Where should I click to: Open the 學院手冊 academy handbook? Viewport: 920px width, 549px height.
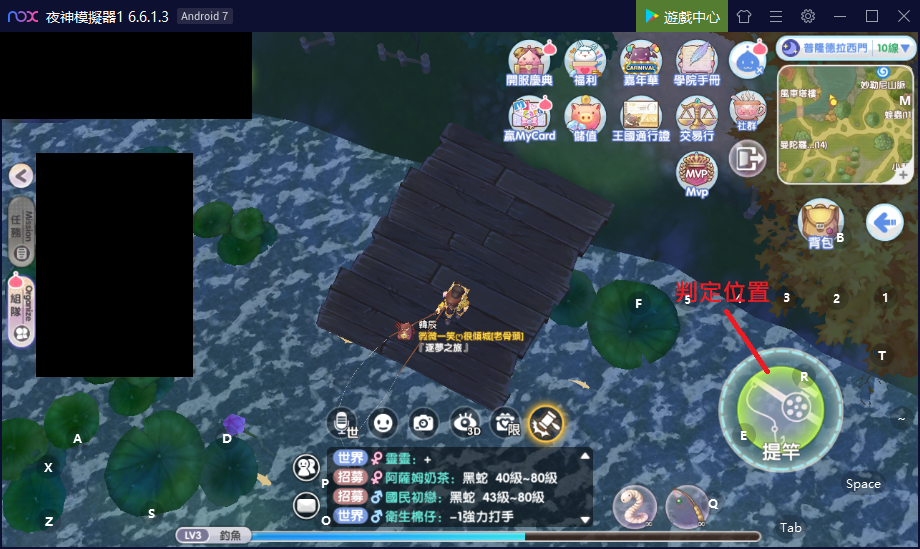(x=696, y=62)
